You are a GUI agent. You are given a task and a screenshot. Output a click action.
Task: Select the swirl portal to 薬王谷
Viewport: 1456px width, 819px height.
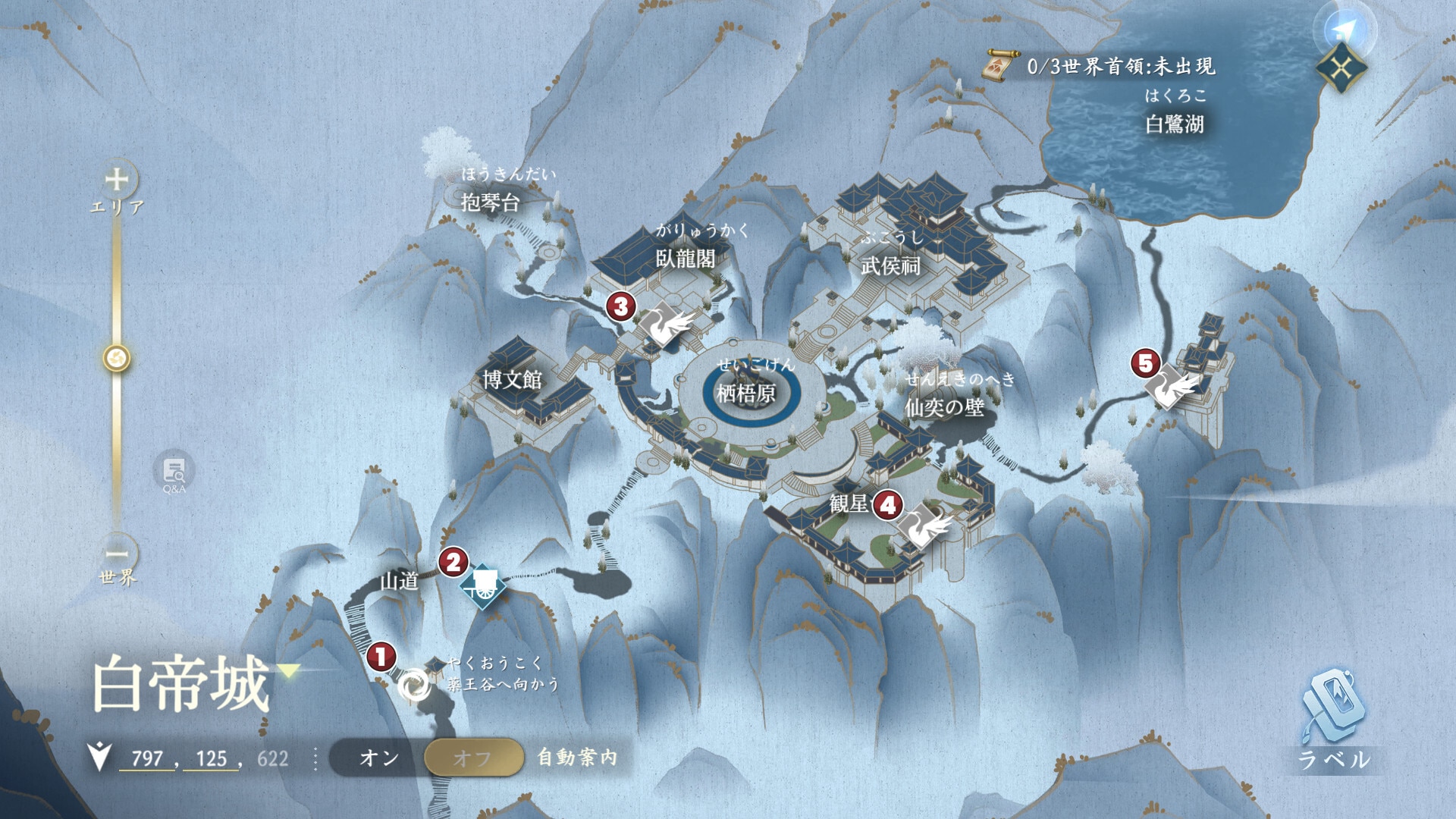tap(414, 686)
